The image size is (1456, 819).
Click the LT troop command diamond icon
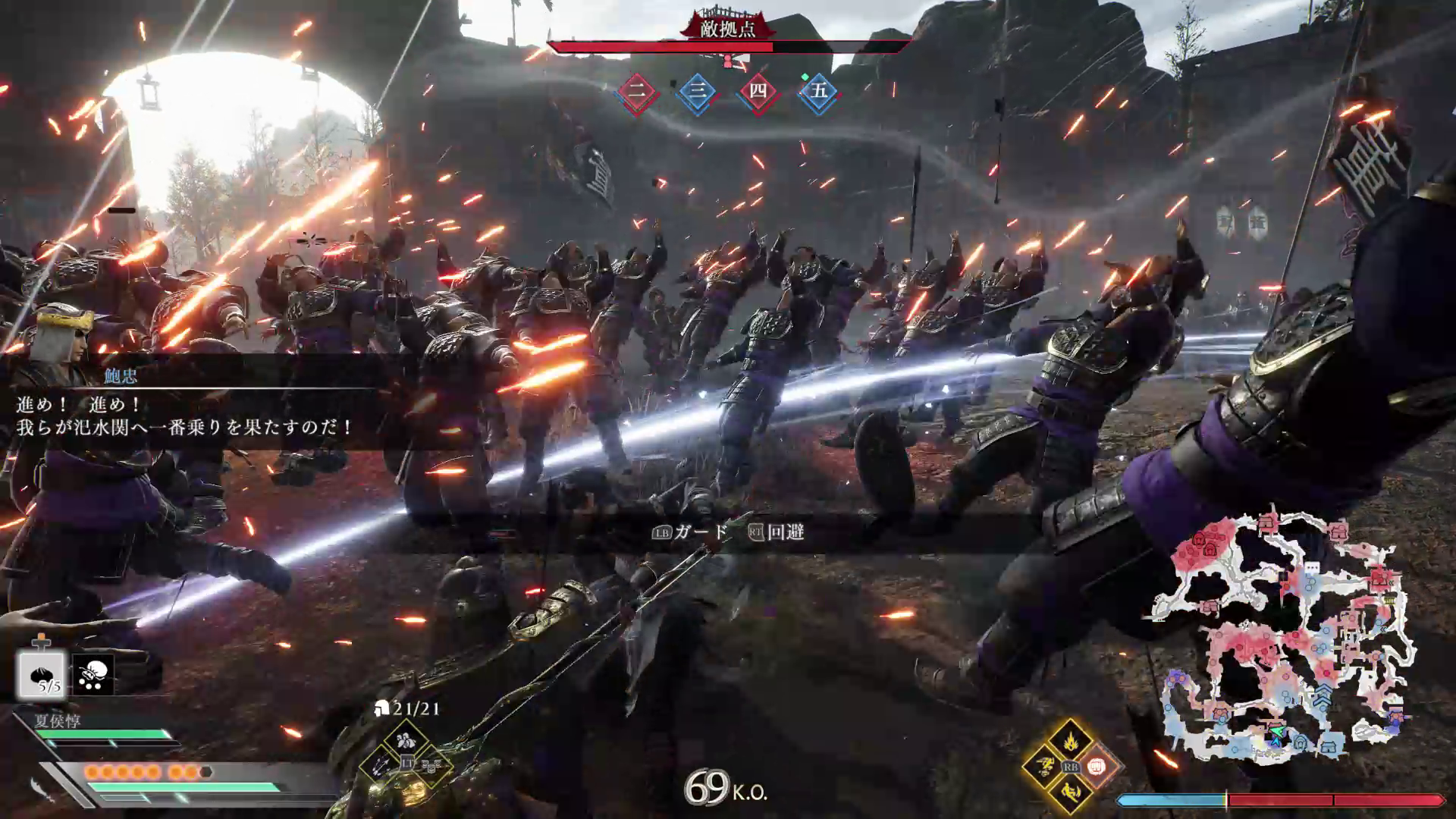(x=407, y=763)
